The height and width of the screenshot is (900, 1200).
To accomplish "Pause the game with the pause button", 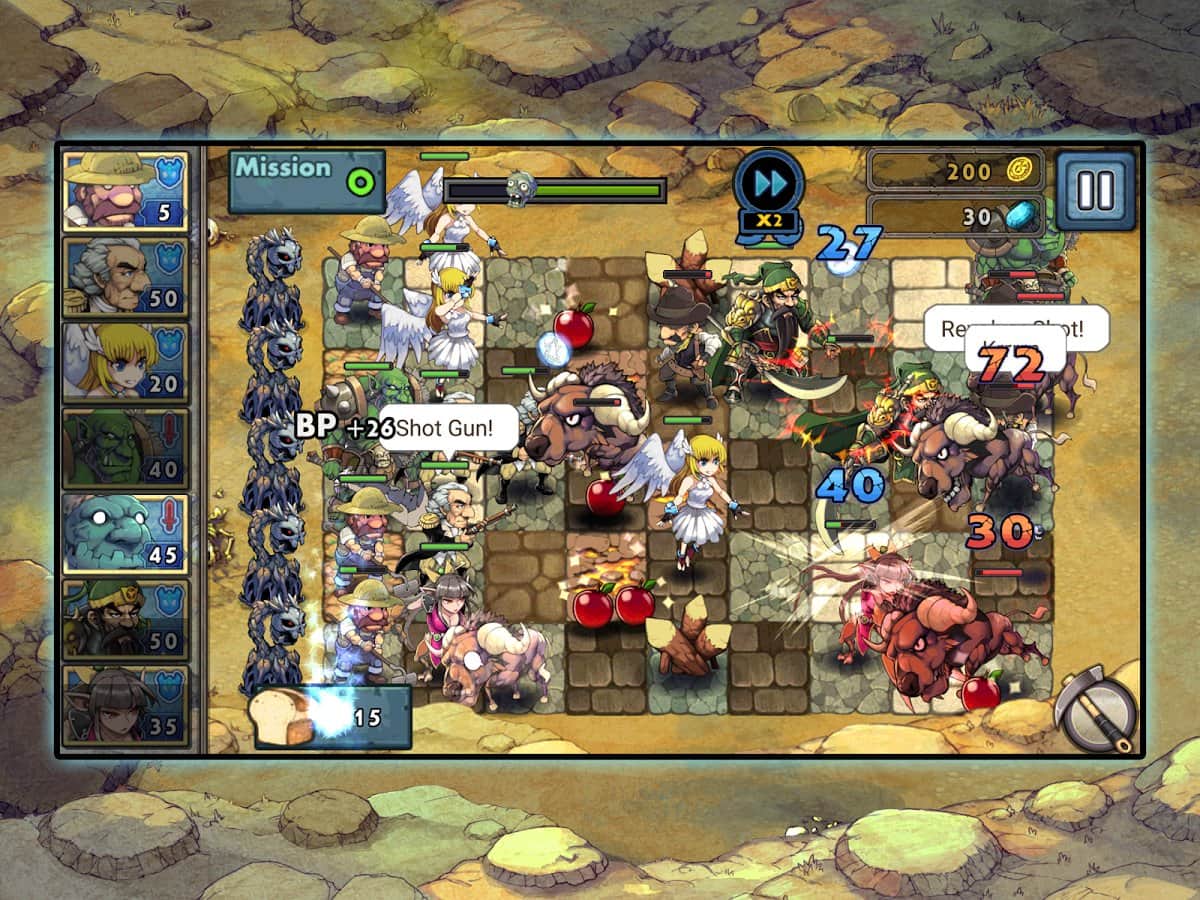I will [x=1095, y=190].
